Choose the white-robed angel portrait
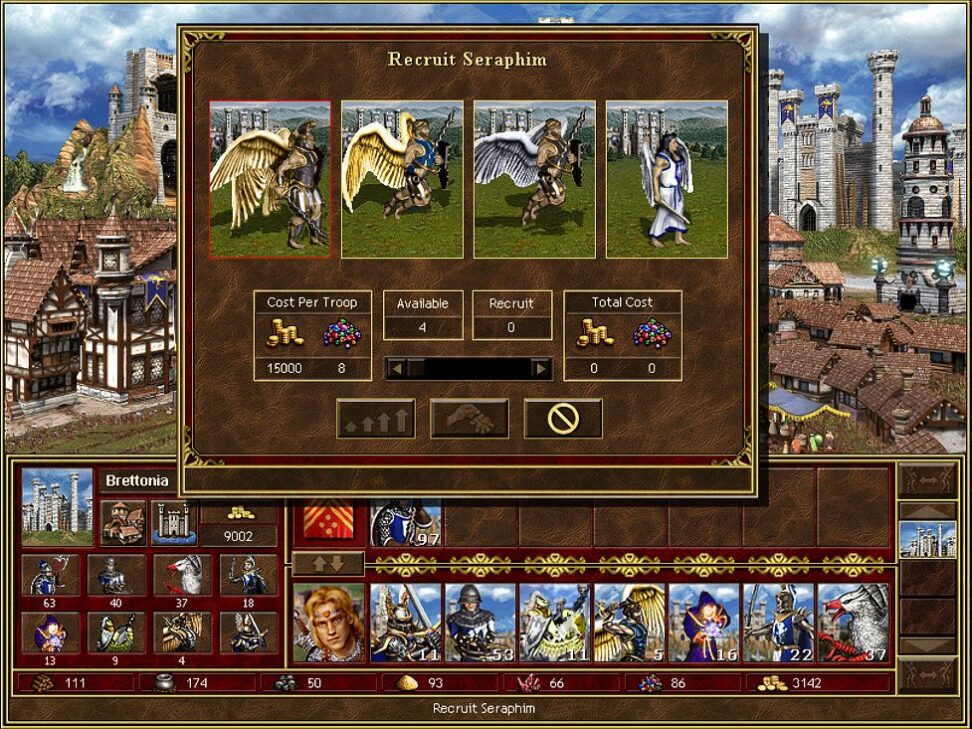This screenshot has height=729, width=972. (666, 179)
